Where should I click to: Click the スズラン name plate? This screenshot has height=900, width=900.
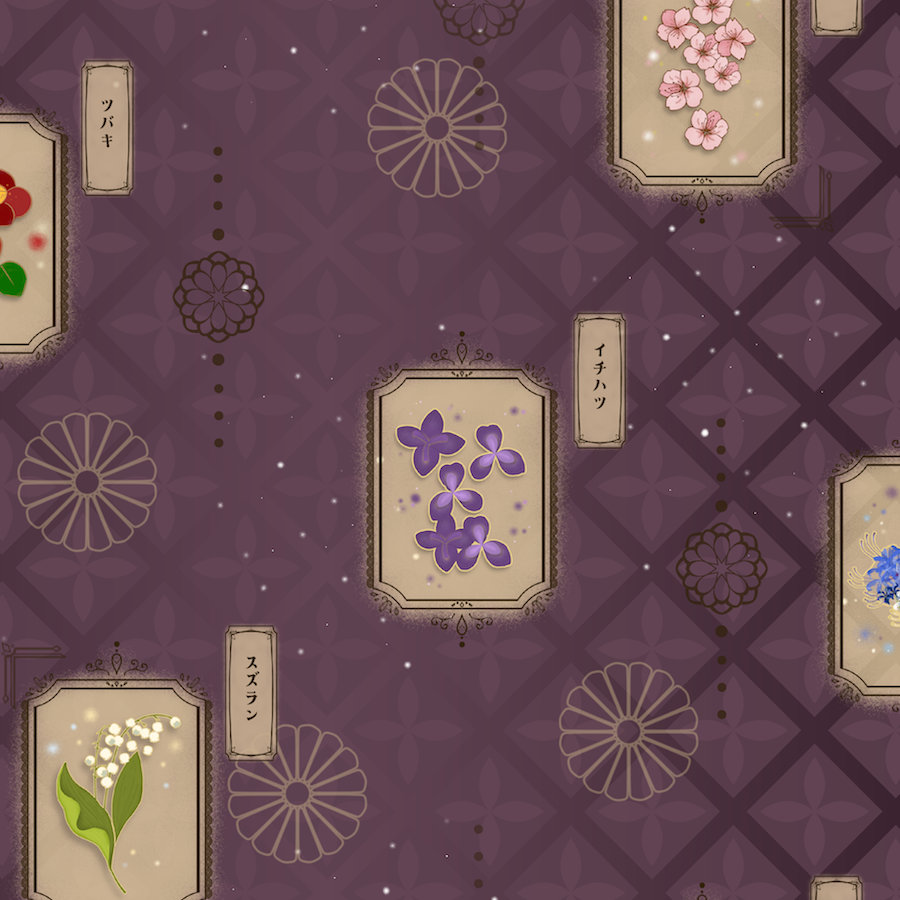tap(251, 693)
